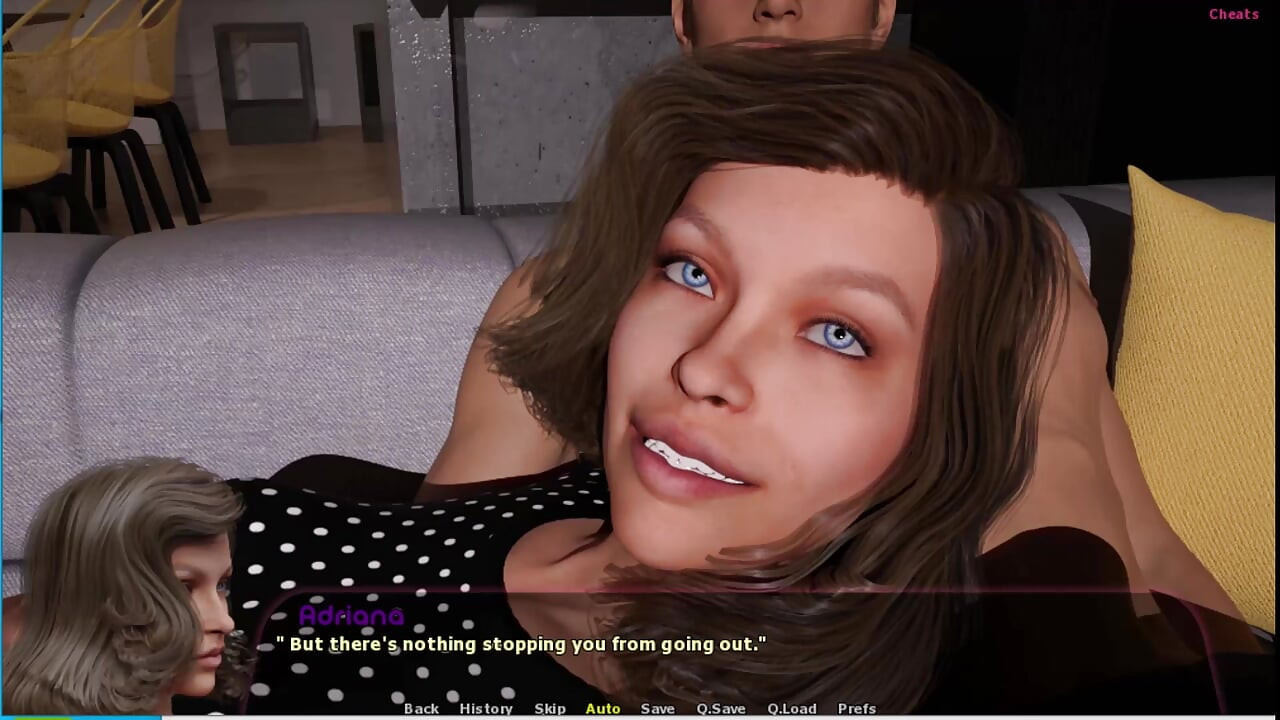Enable Skip mode to fast-forward dialogue
Viewport: 1280px width, 720px height.
point(549,708)
